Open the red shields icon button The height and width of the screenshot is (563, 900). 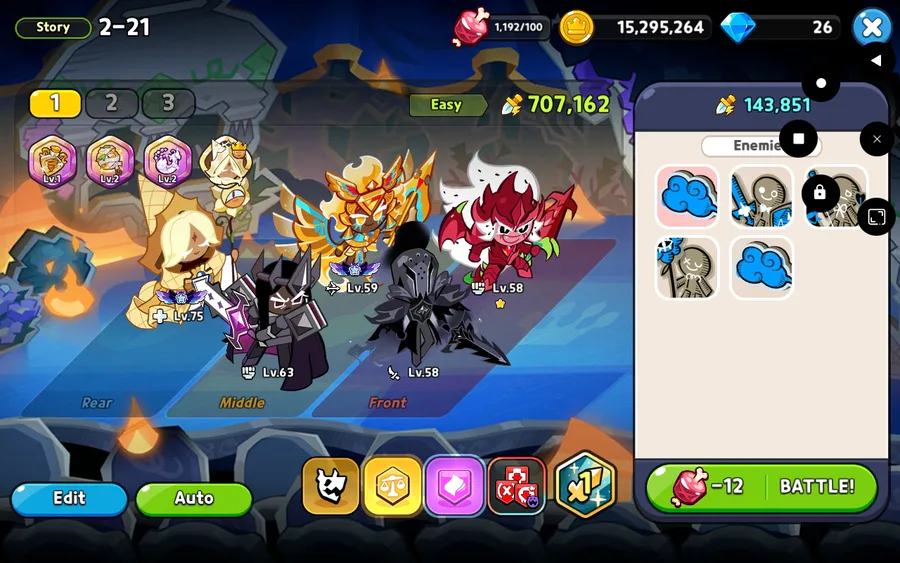point(516,487)
